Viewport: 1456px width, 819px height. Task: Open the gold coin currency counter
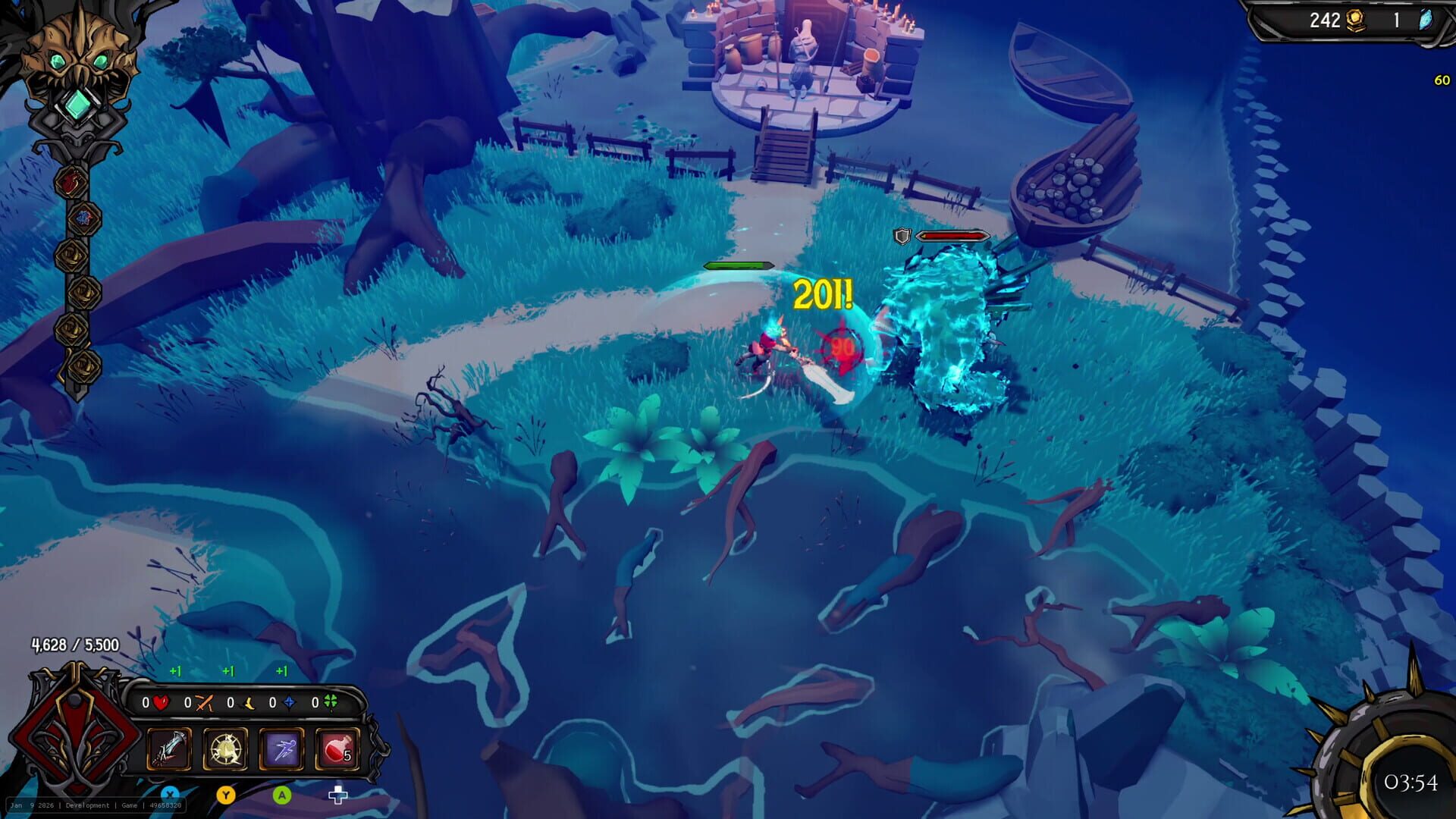coord(1356,20)
